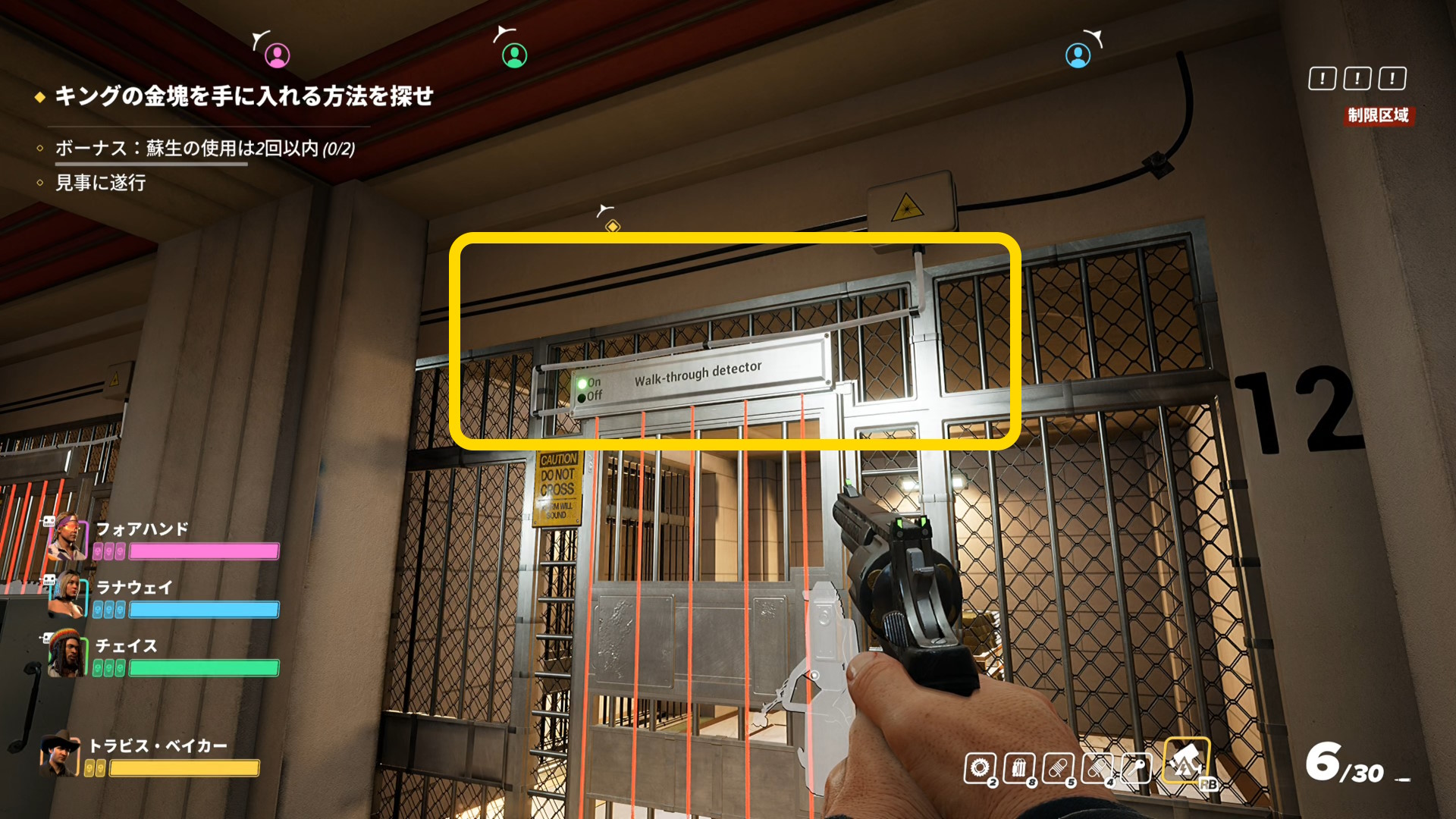The width and height of the screenshot is (1456, 819).
Task: Select the yellow diamond objective waypoint
Action: pyautogui.click(x=613, y=226)
